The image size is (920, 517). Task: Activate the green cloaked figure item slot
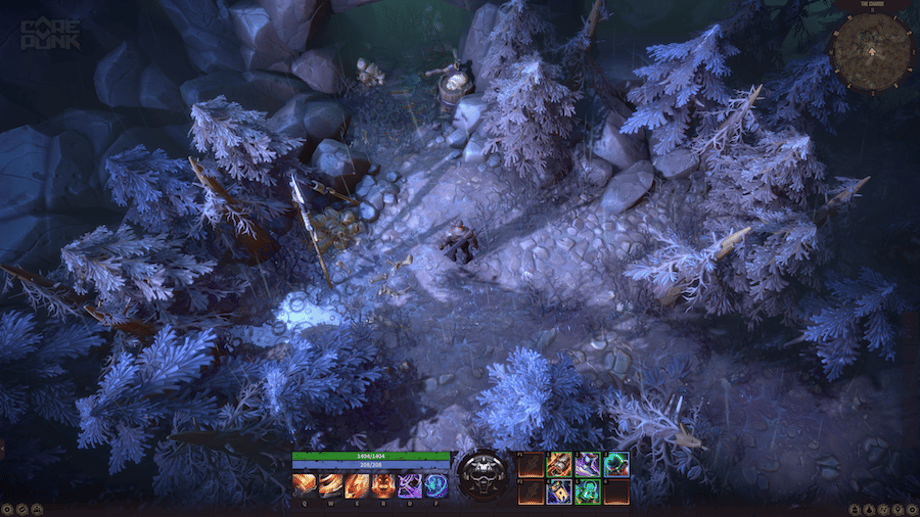(x=588, y=492)
